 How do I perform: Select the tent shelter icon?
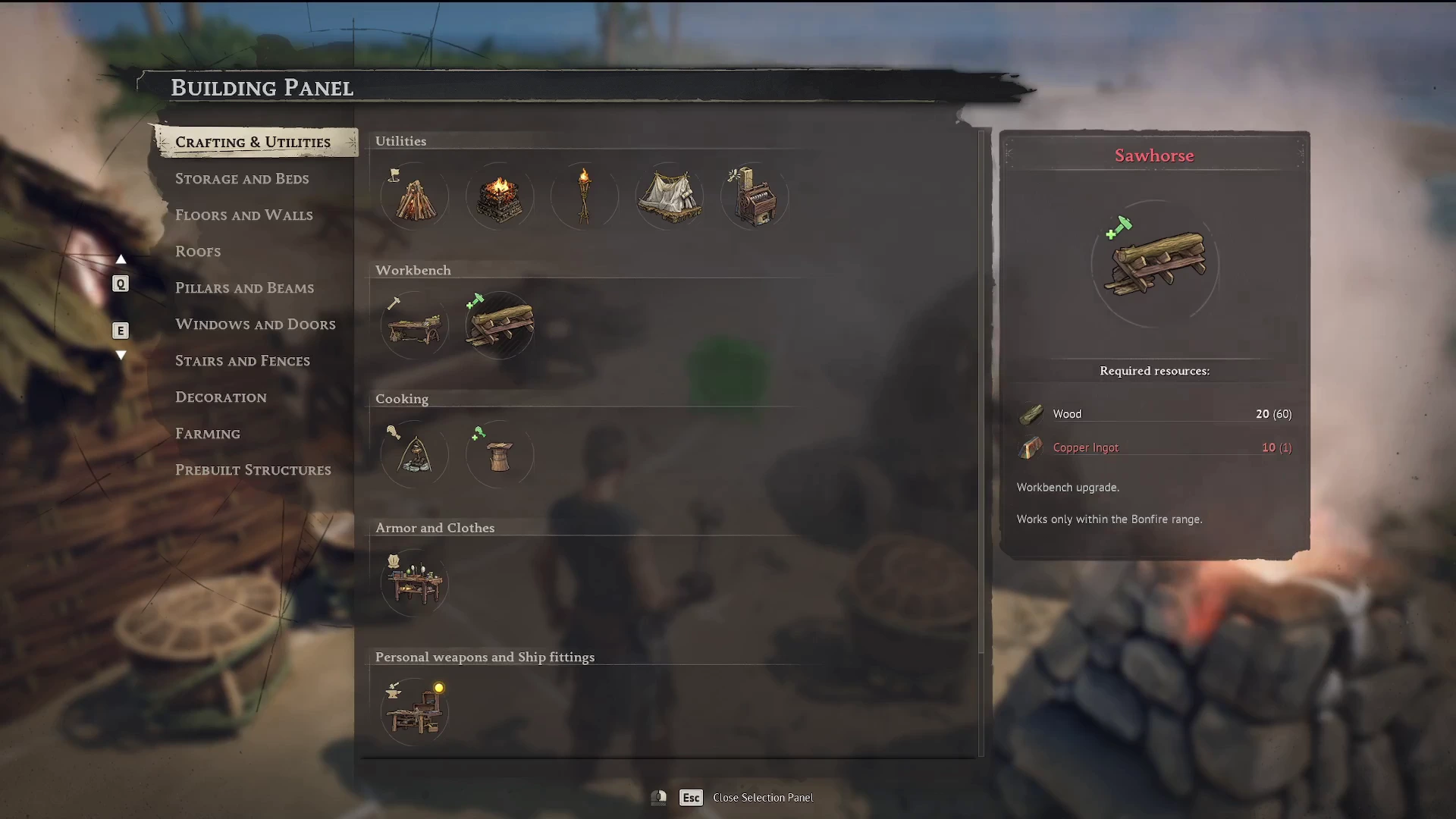(x=669, y=197)
